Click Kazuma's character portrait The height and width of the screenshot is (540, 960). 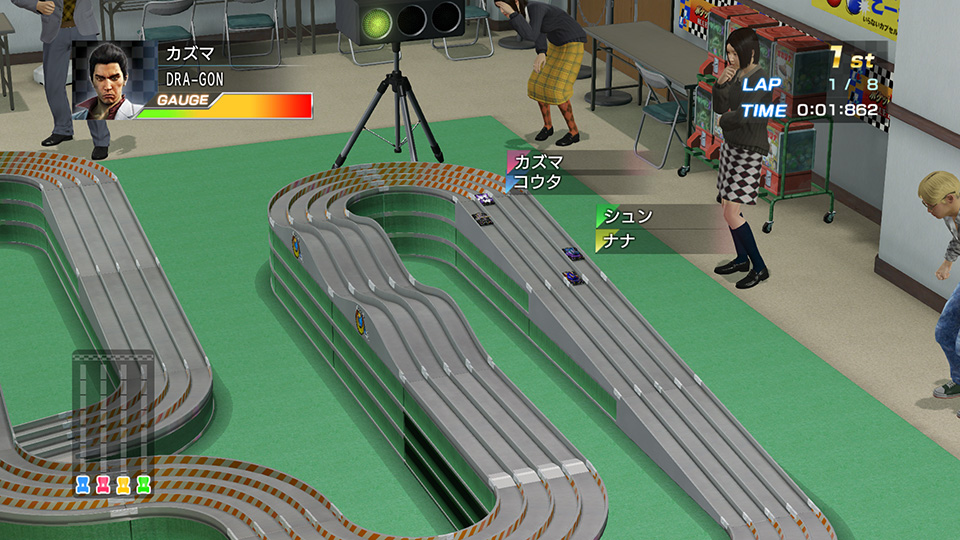click(108, 80)
